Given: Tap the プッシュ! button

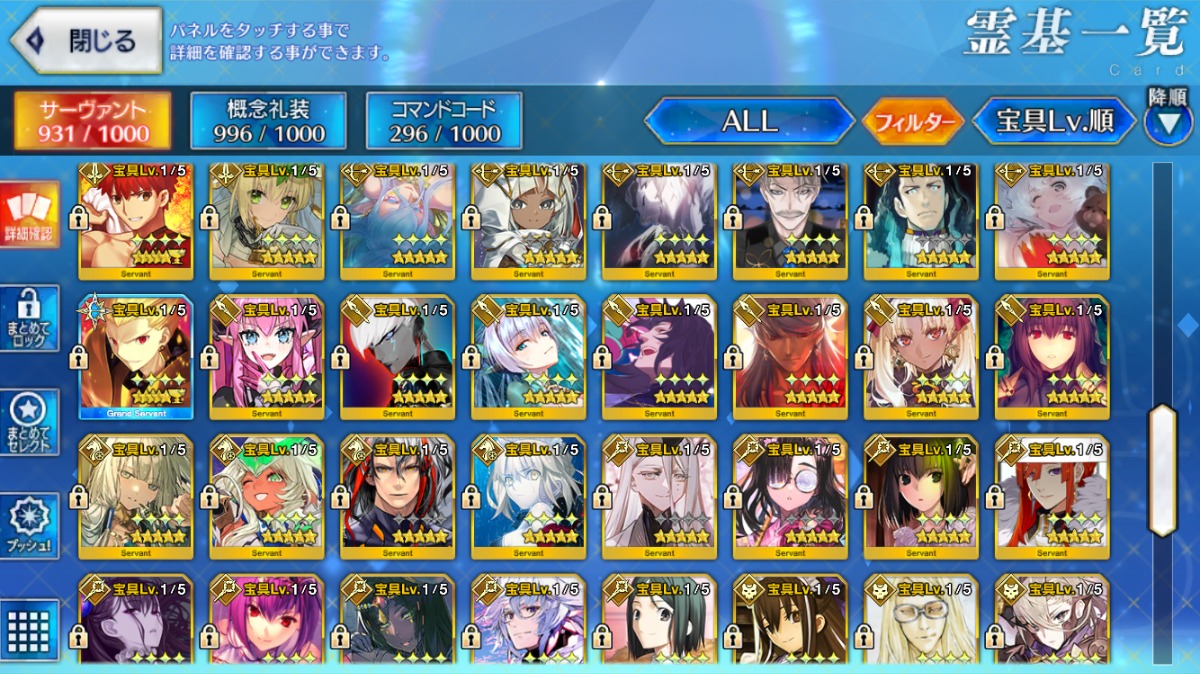Looking at the screenshot, I should pos(30,525).
